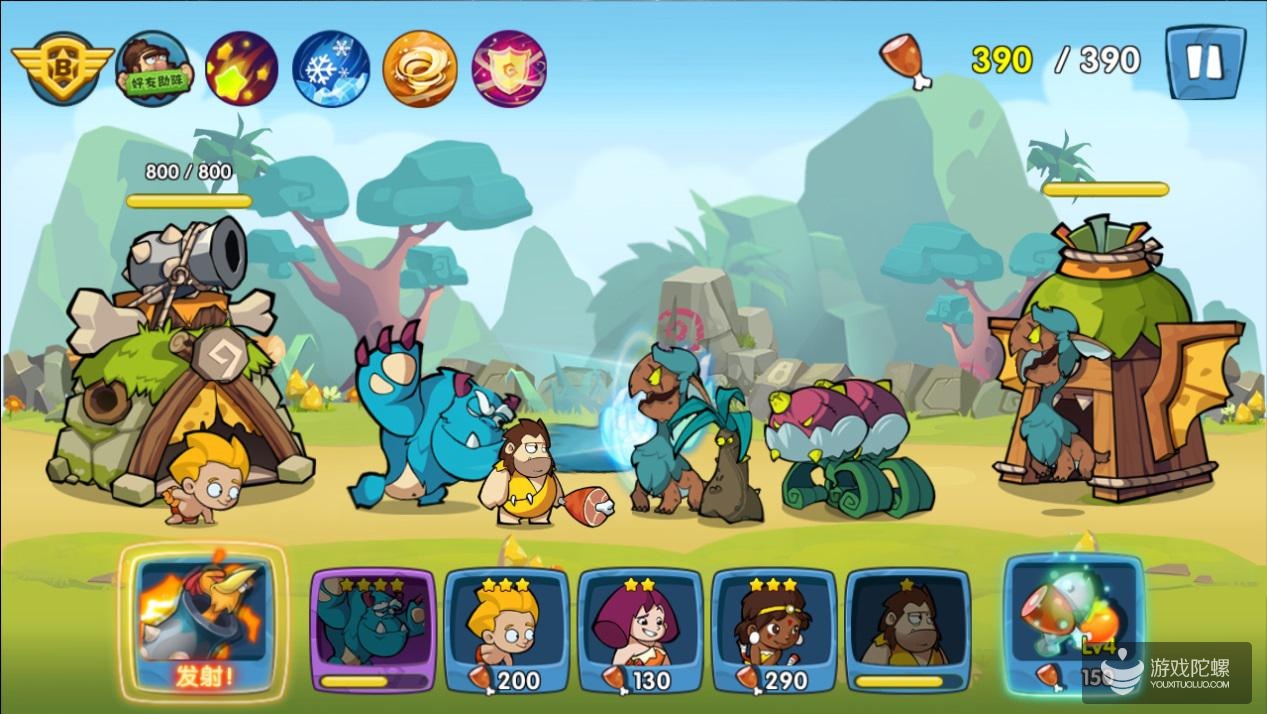This screenshot has height=714, width=1267.
Task: Choose the bearded caveman unit card
Action: 907,629
